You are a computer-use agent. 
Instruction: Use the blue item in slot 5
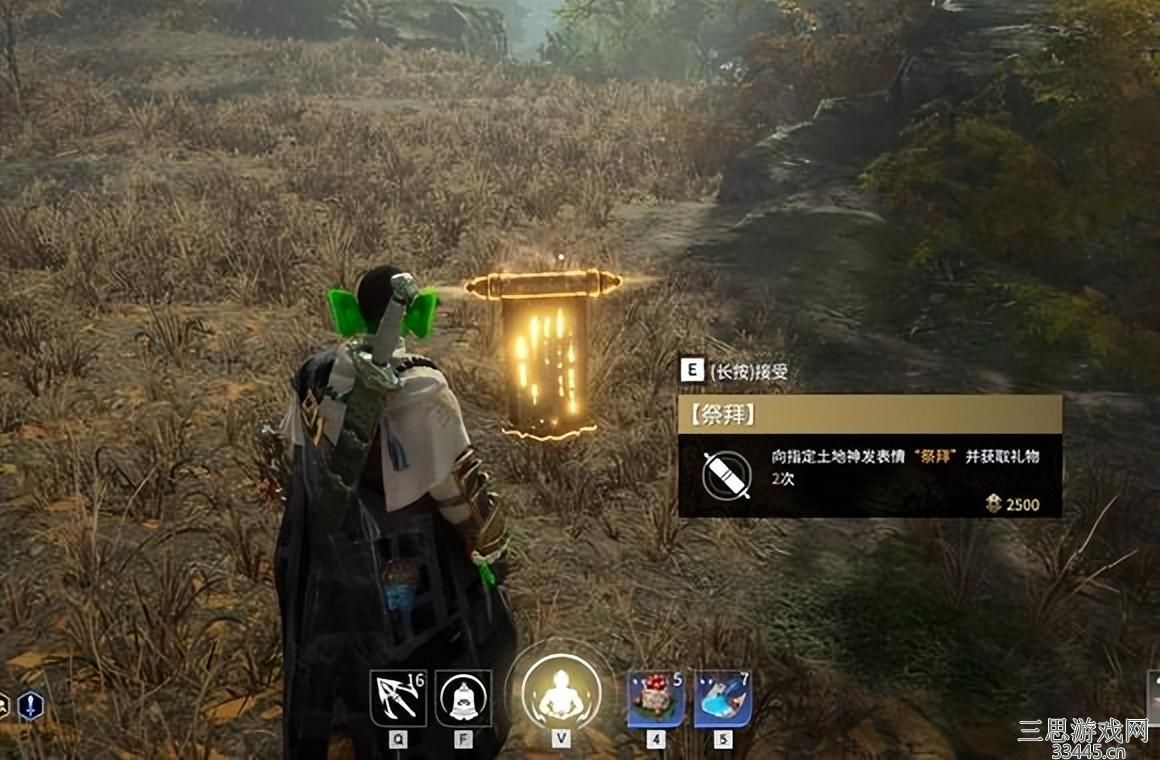722,698
